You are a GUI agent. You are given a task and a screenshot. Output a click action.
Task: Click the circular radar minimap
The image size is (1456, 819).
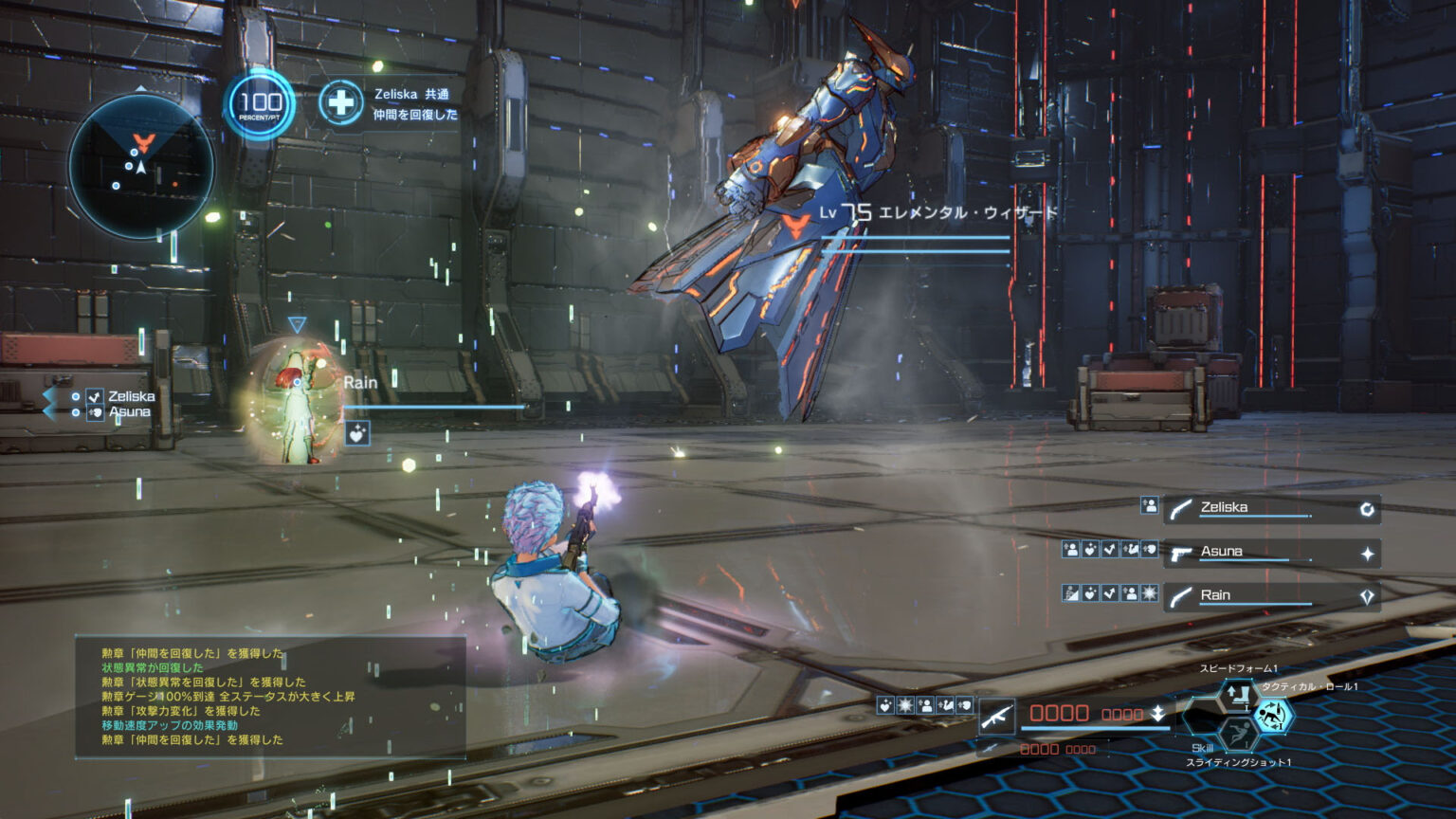coord(140,167)
